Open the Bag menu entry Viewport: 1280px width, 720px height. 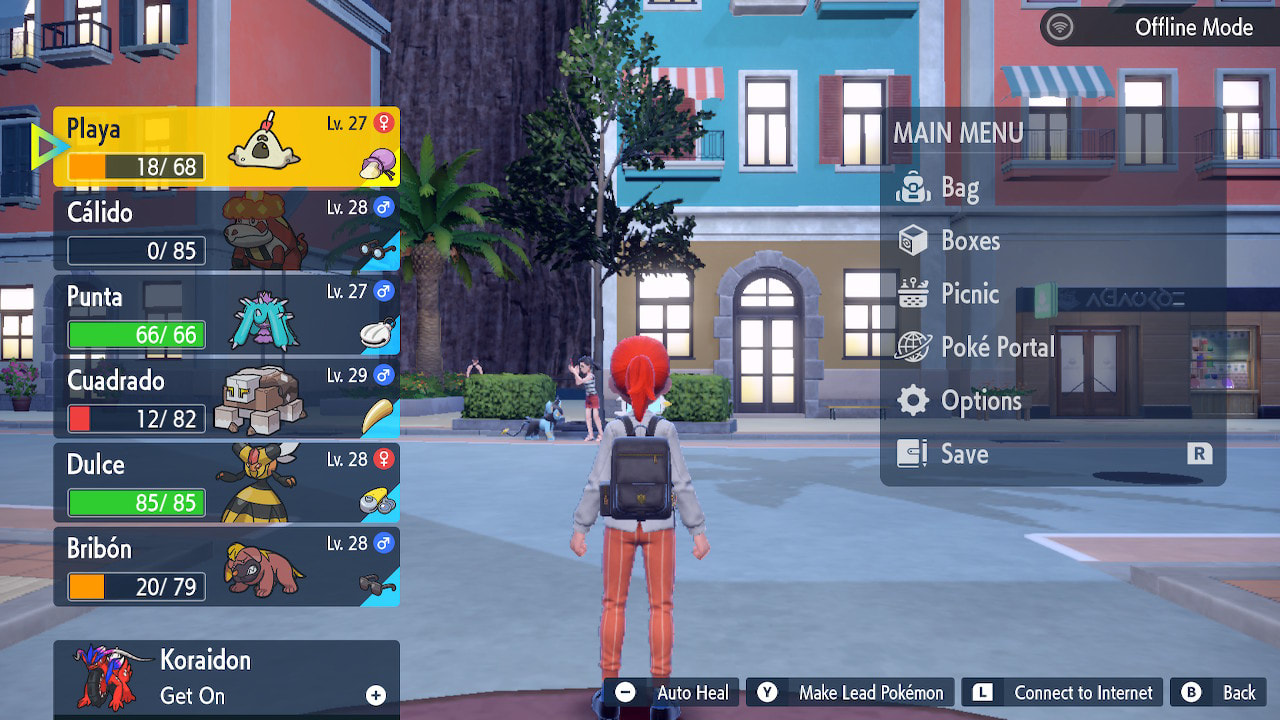click(x=960, y=188)
